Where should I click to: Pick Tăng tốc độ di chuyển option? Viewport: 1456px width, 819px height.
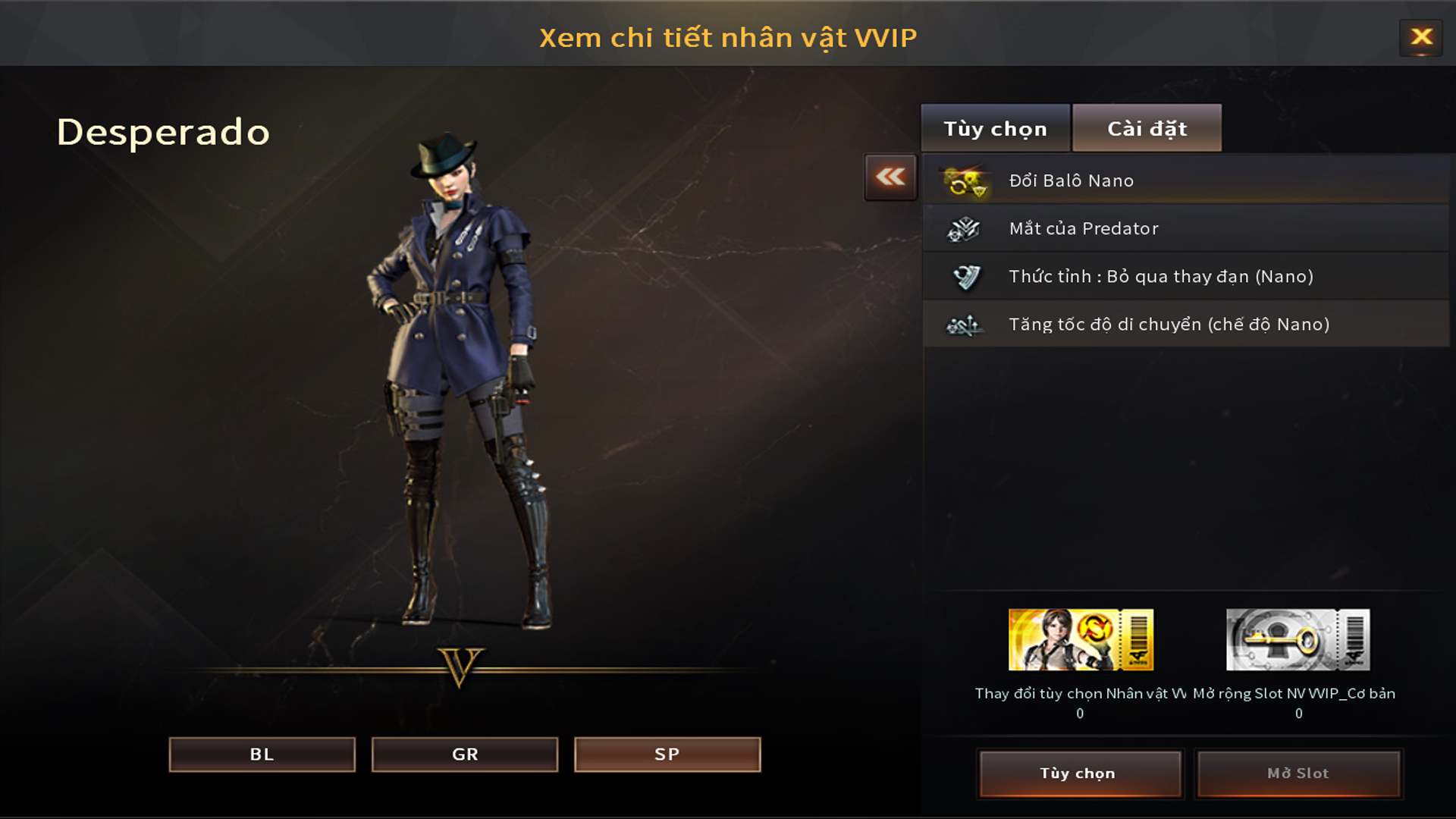click(x=1185, y=325)
